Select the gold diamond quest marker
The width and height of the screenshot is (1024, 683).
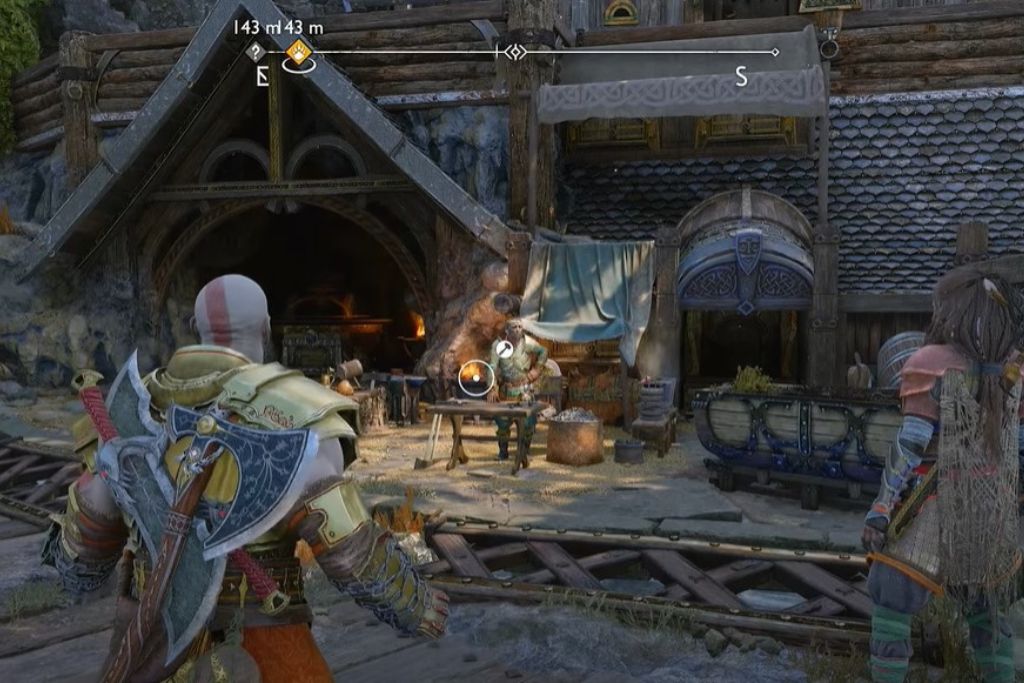point(298,52)
